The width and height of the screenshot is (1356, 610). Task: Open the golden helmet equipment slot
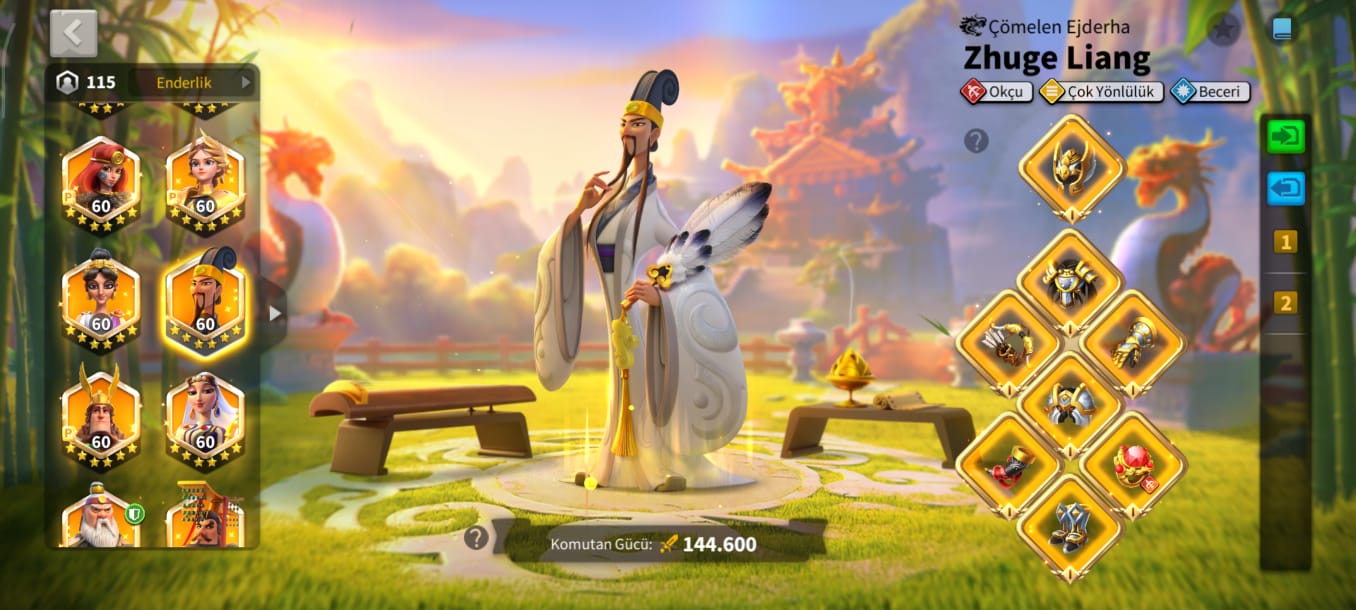point(1072,165)
